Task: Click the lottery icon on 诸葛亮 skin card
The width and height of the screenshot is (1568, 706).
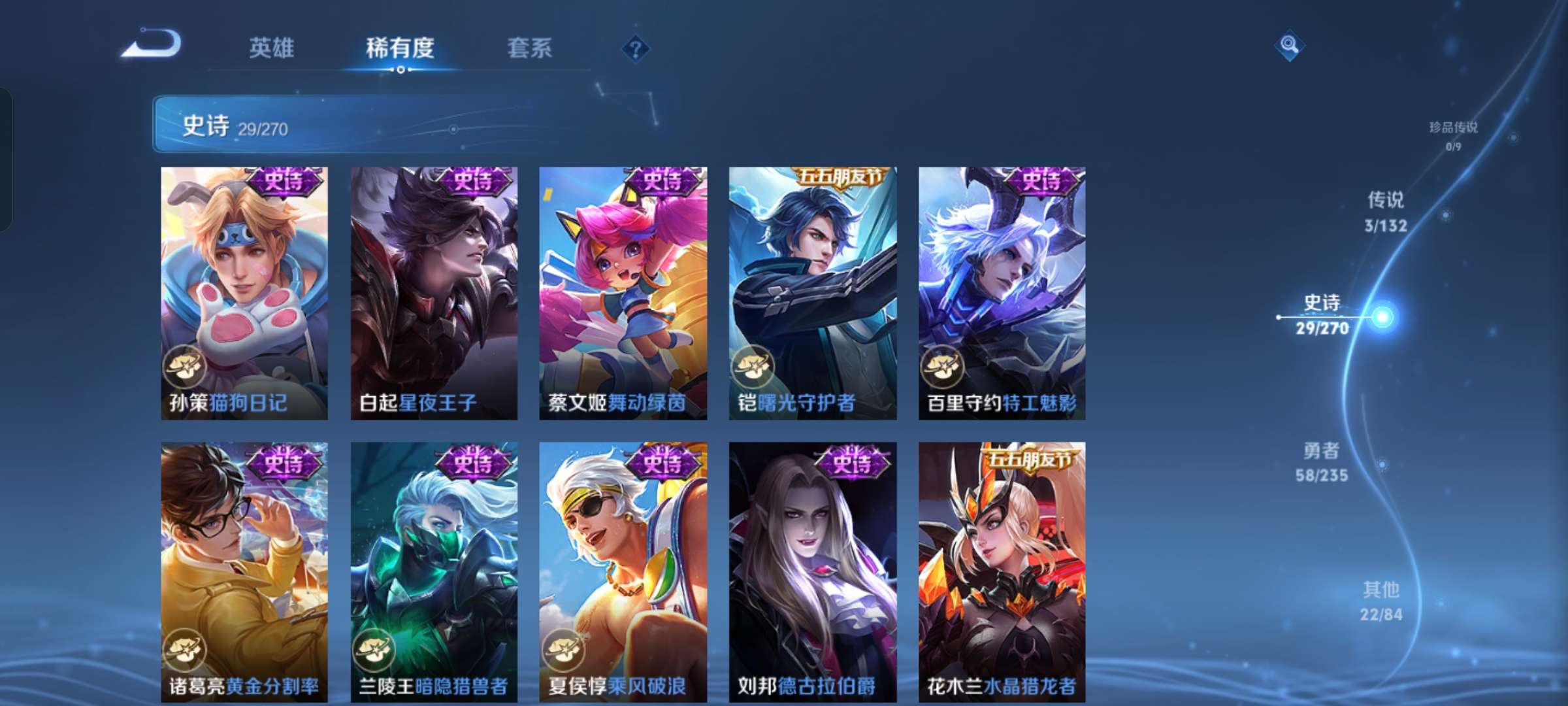Action: tap(184, 650)
